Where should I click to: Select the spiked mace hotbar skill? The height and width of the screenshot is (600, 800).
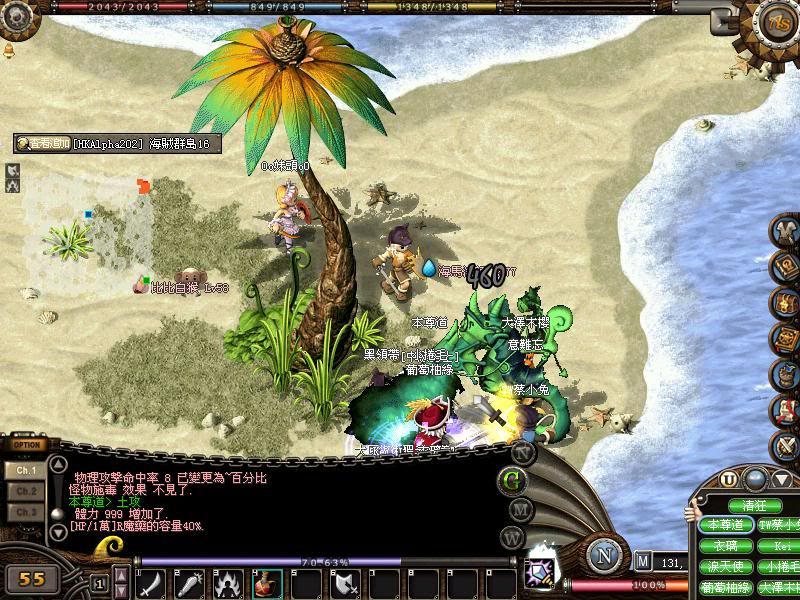[190, 584]
